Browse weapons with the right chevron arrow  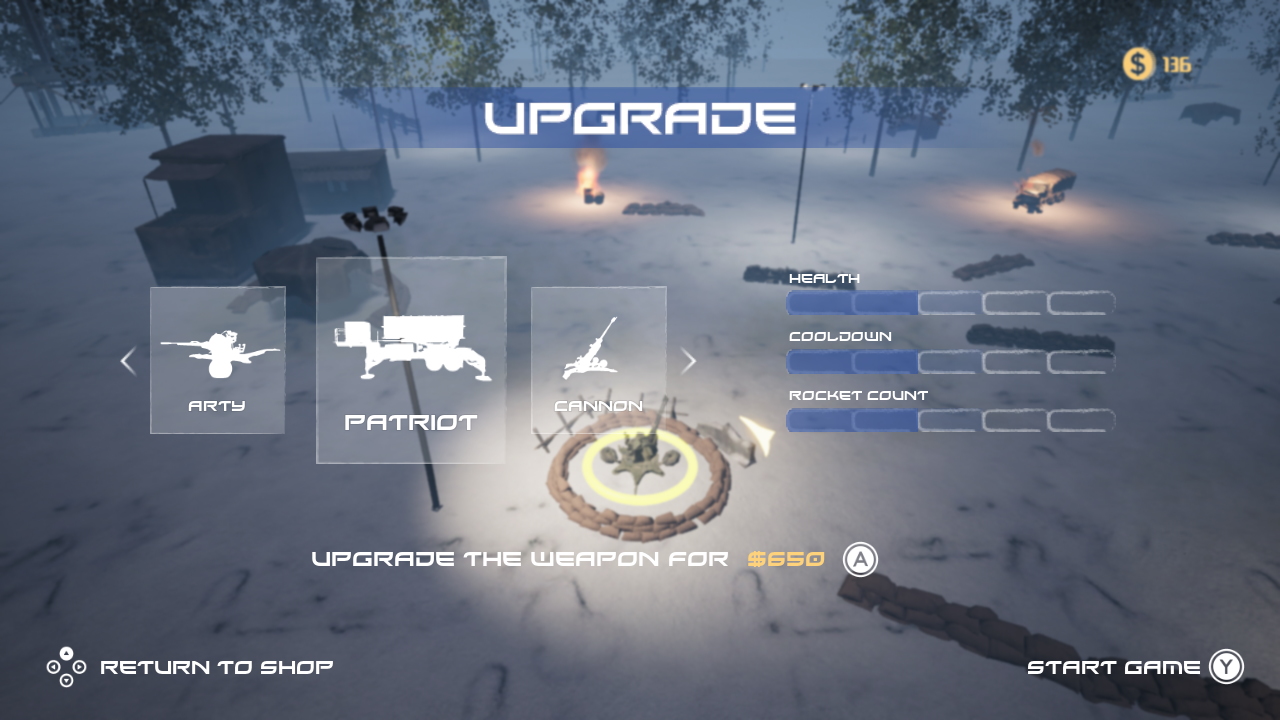click(x=688, y=361)
